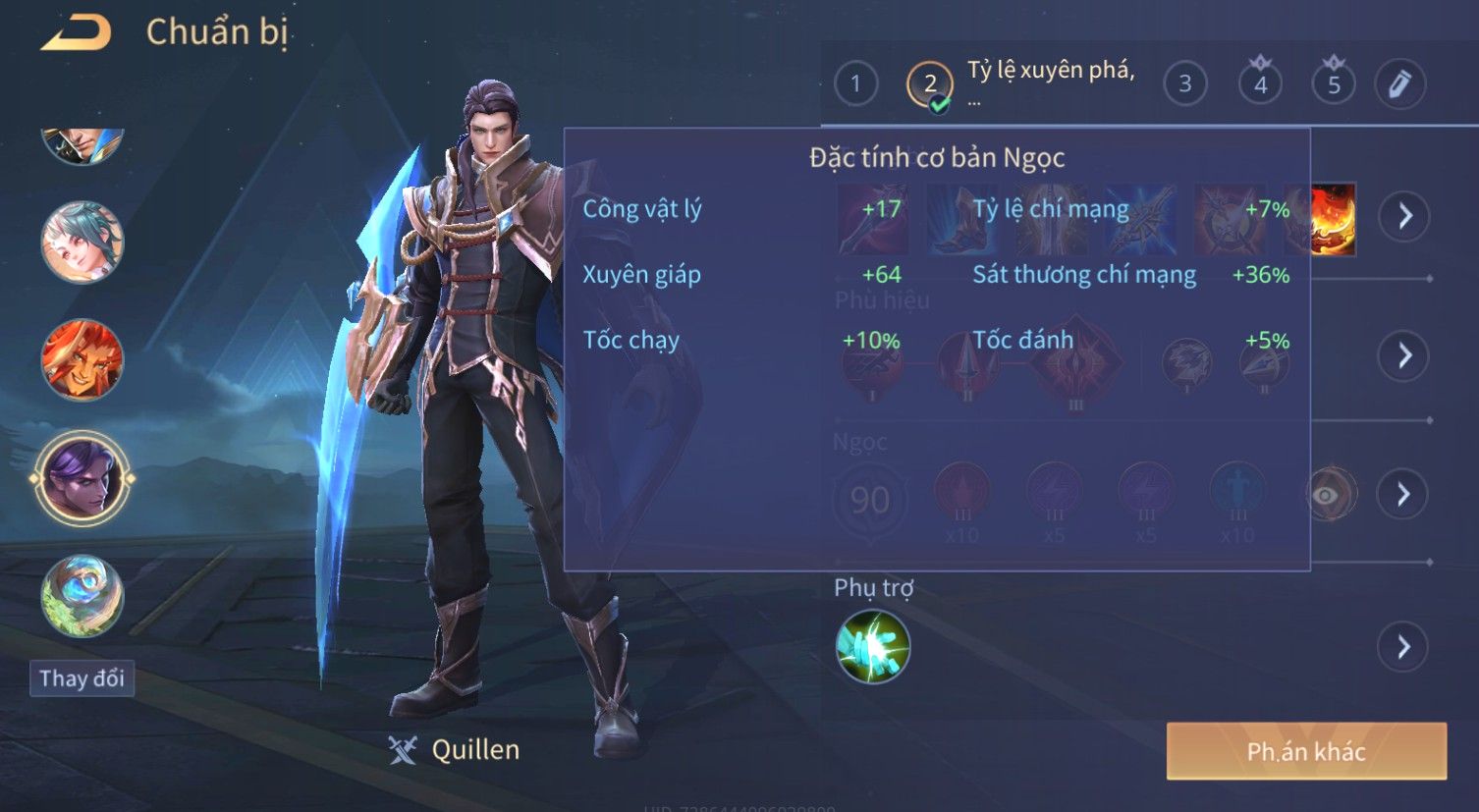Choose the blue-green swirl hero portrait

click(82, 596)
